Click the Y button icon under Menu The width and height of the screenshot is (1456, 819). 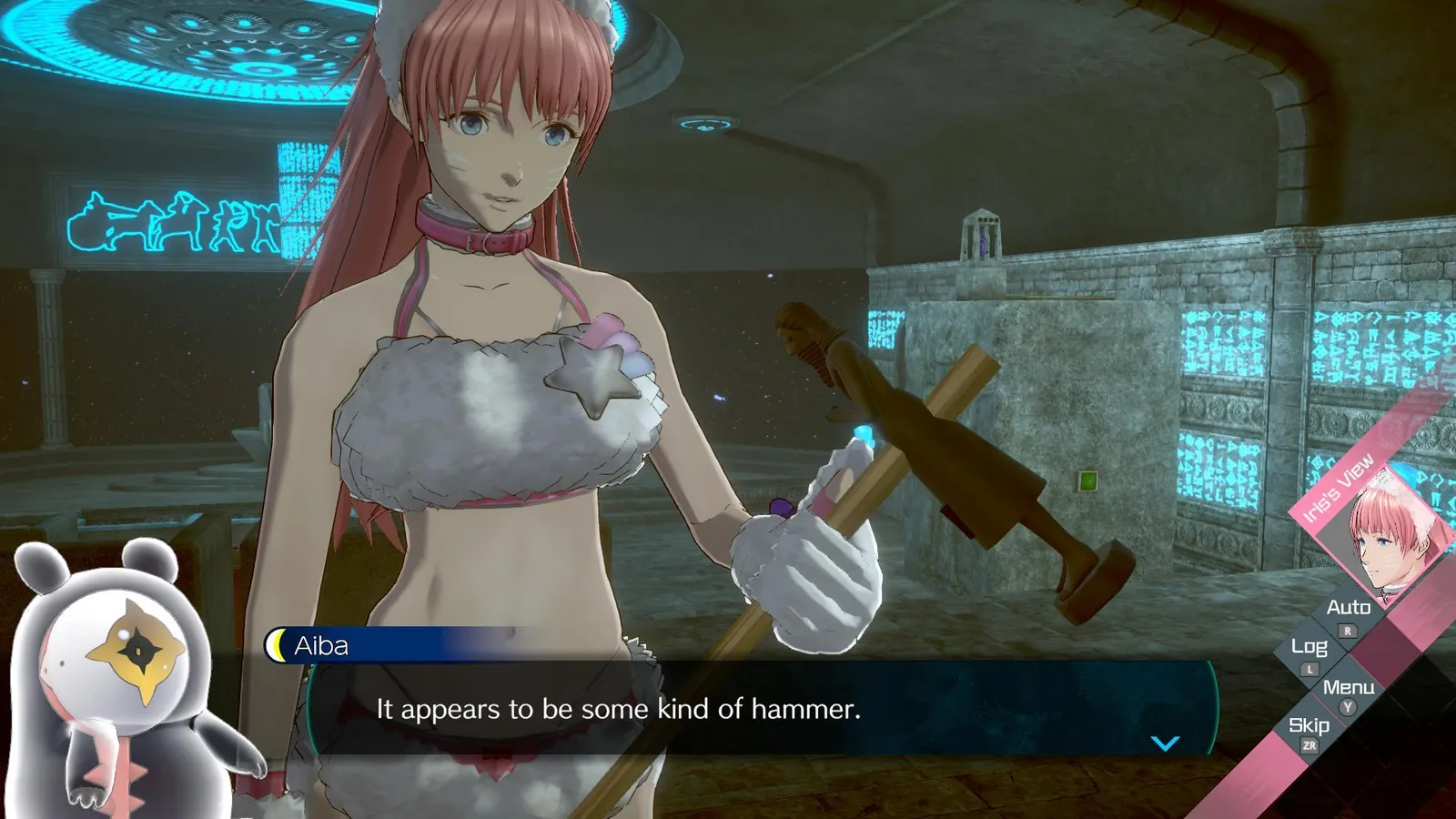pos(1347,707)
